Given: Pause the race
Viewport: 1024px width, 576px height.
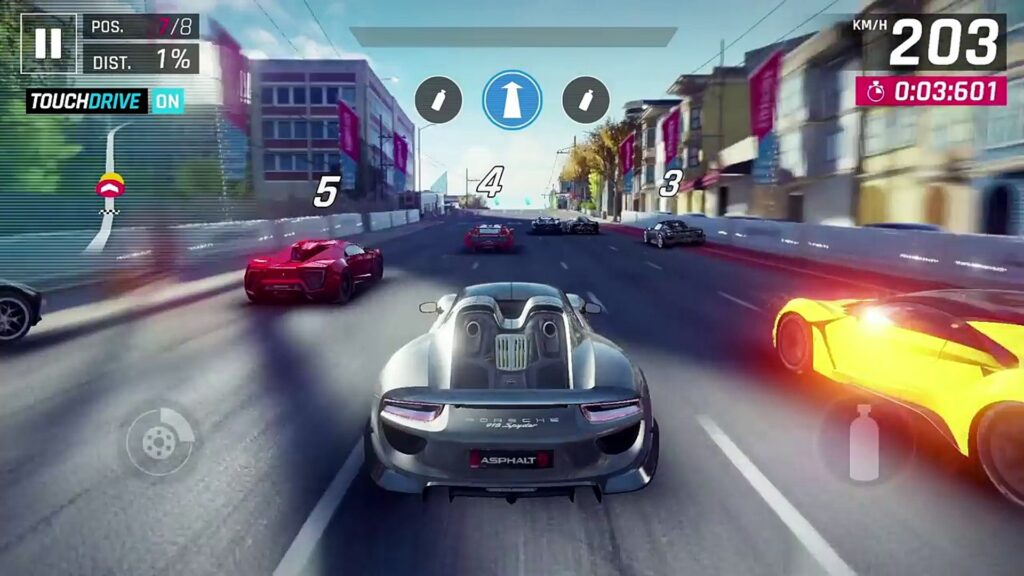Looking at the screenshot, I should [48, 43].
